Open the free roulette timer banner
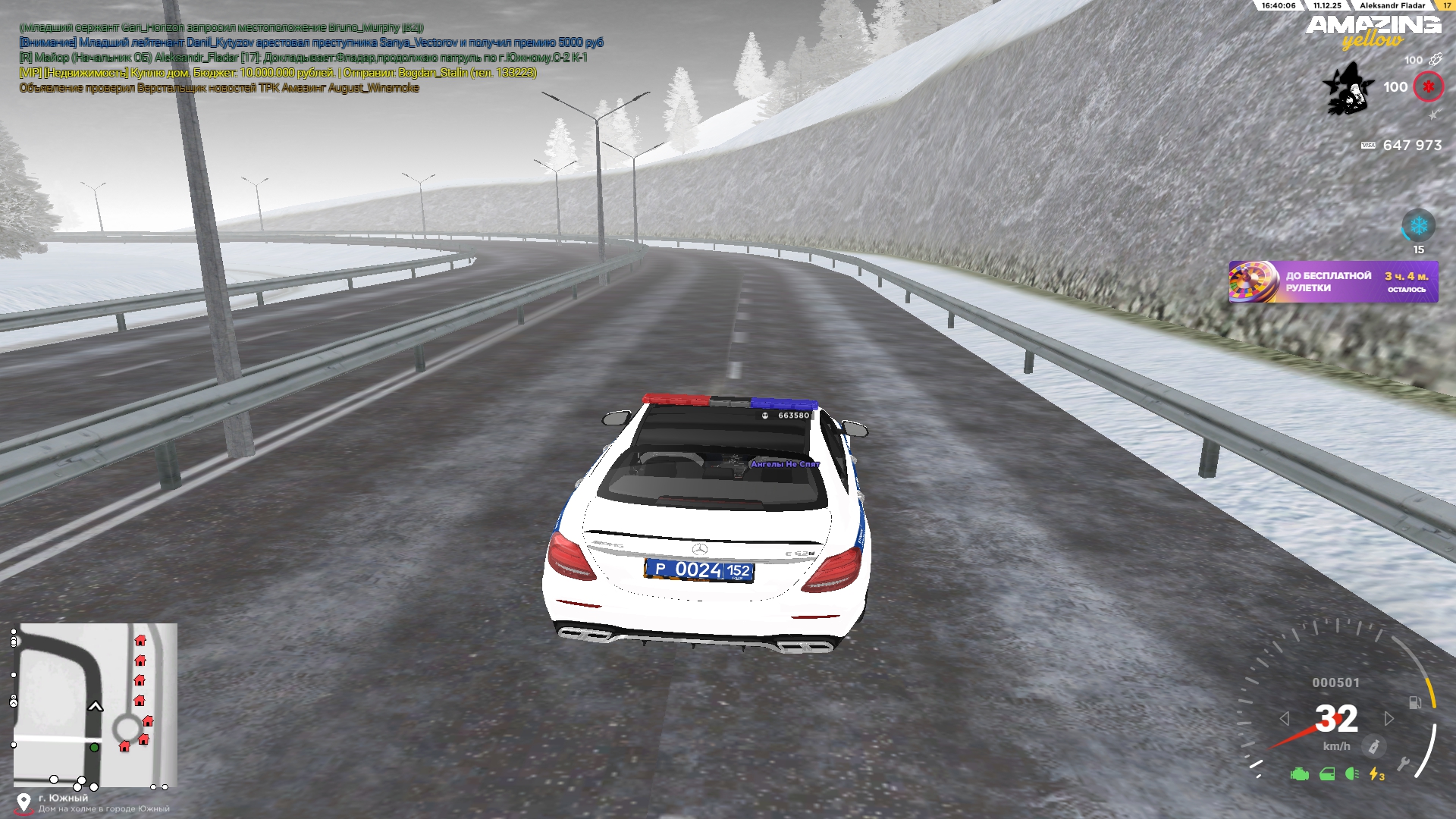The image size is (1456, 819). 1333,282
